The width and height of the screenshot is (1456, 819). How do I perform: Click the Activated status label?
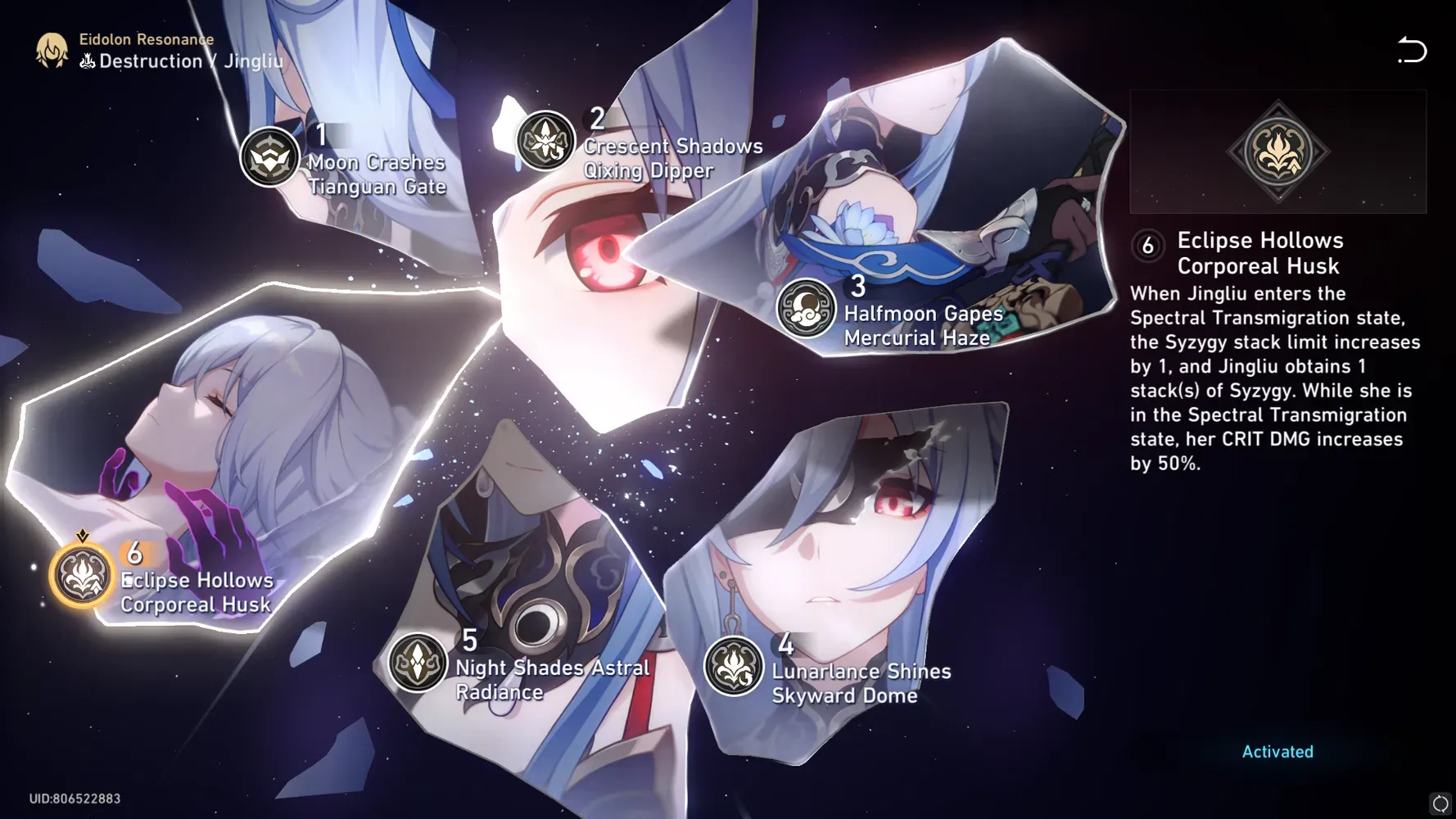click(1276, 751)
